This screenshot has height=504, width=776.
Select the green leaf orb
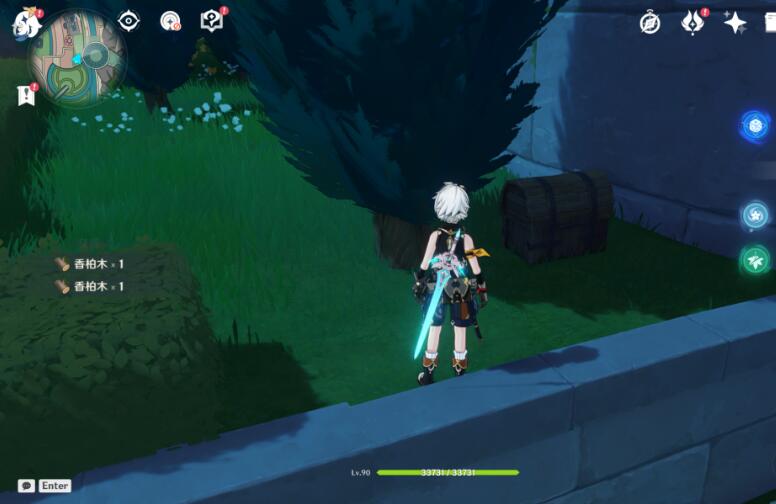[755, 261]
